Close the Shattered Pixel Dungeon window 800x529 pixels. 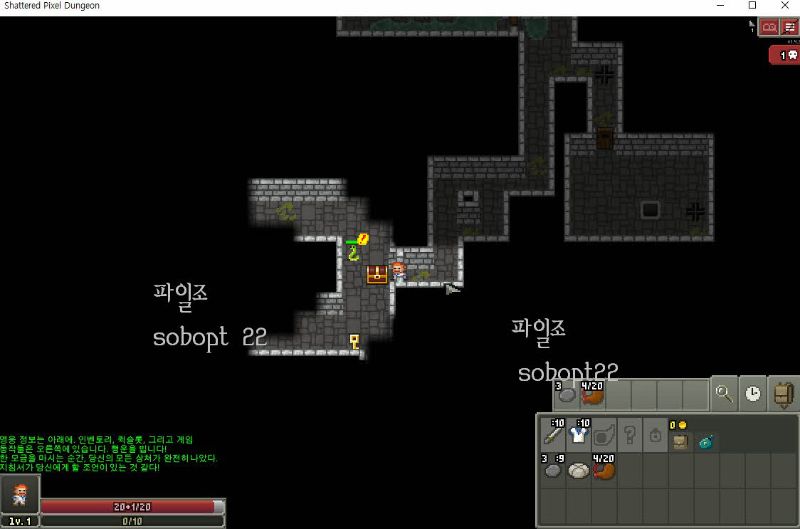point(787,6)
